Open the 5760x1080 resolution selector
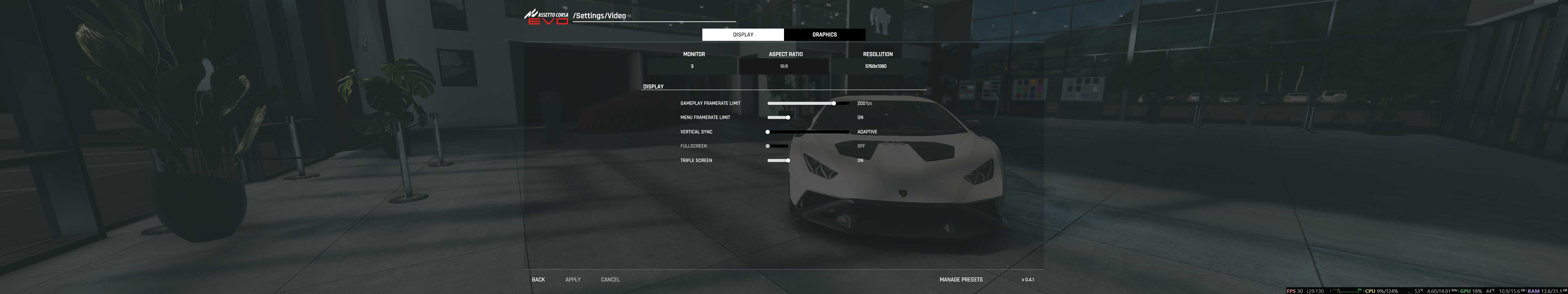The image size is (1568, 294). click(875, 66)
